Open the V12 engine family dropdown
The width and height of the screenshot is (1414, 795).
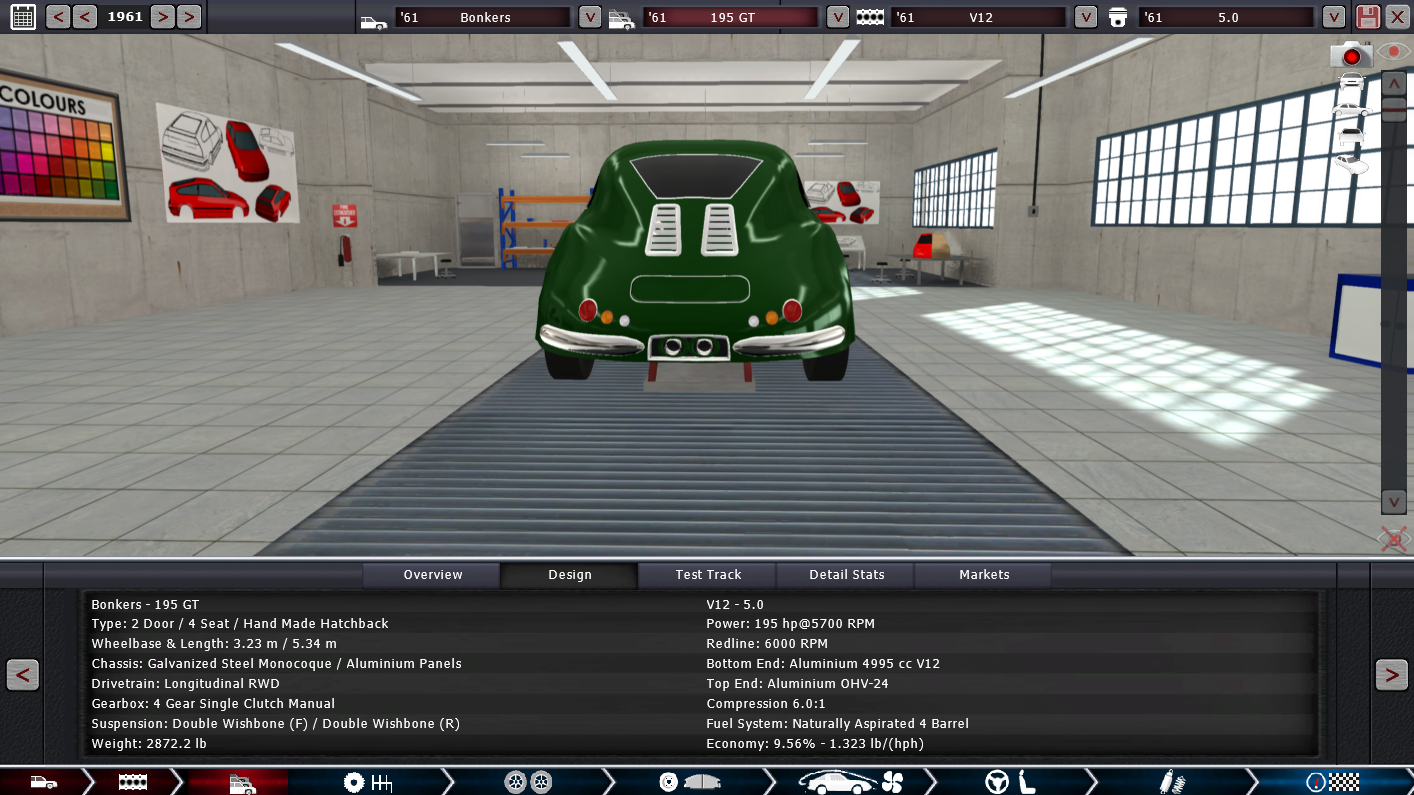[x=1086, y=17]
